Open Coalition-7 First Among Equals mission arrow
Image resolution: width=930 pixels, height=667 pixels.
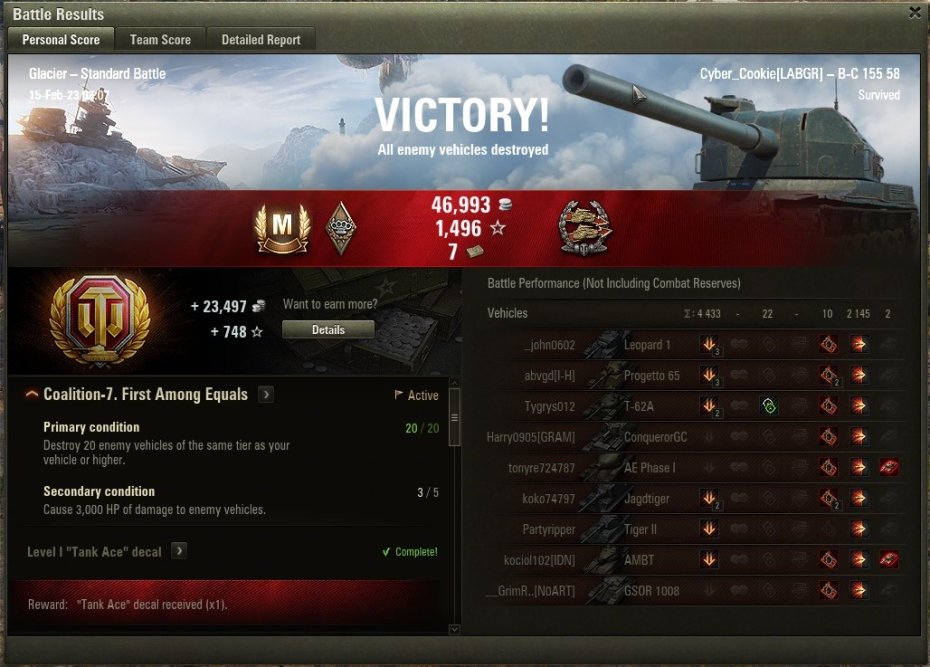point(266,394)
